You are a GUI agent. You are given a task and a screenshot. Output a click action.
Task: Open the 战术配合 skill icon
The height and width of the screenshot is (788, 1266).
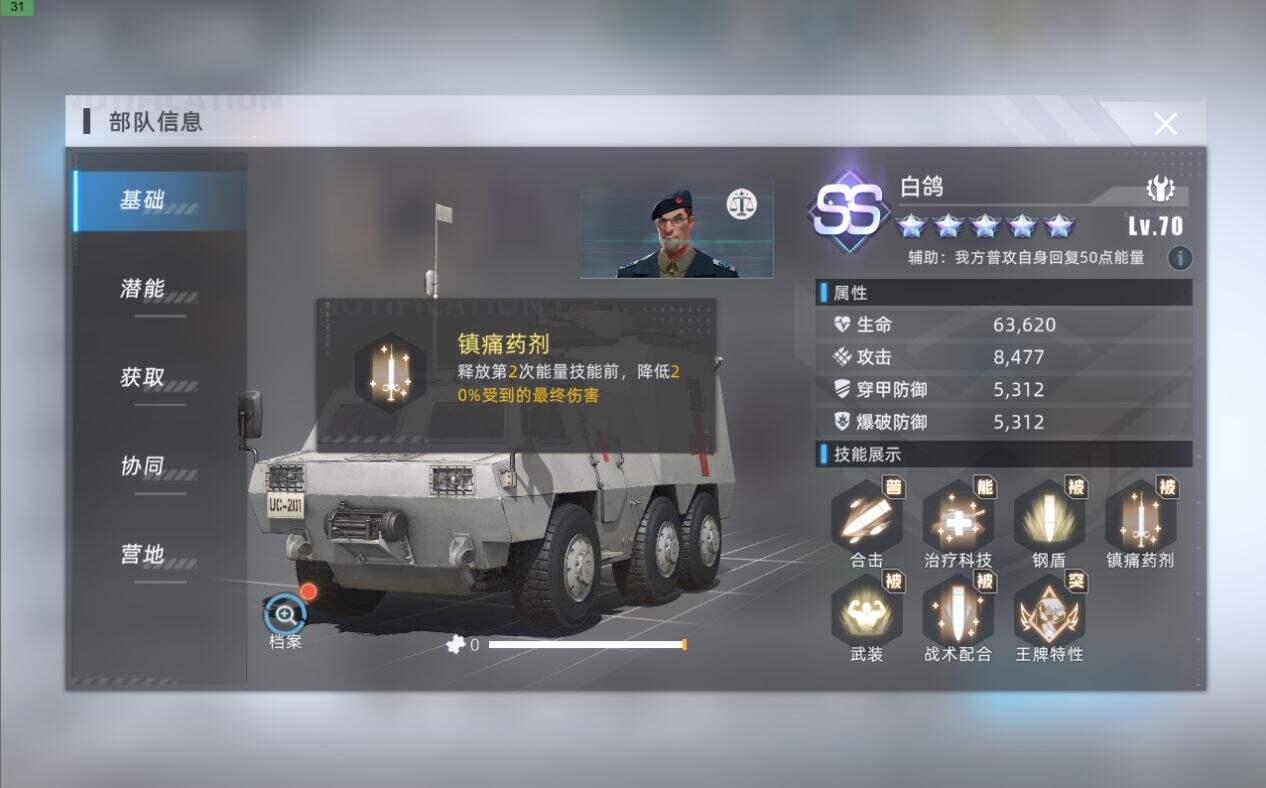(958, 610)
